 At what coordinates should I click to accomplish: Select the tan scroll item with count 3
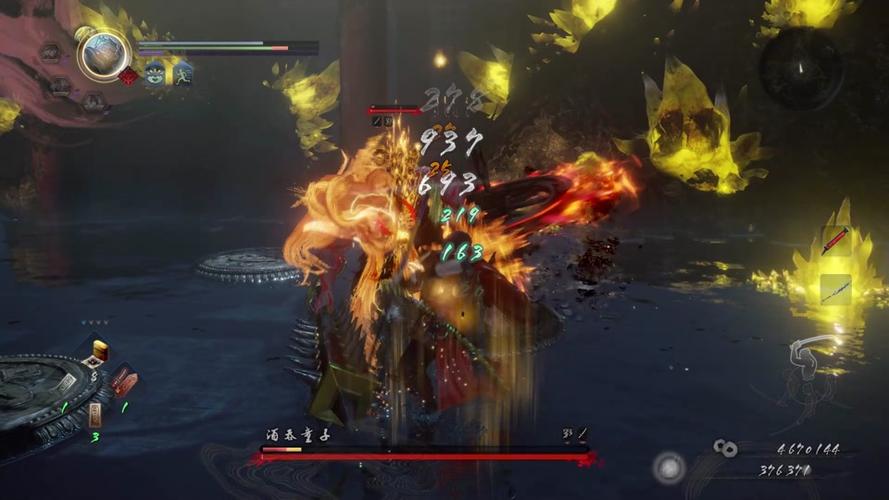point(95,414)
